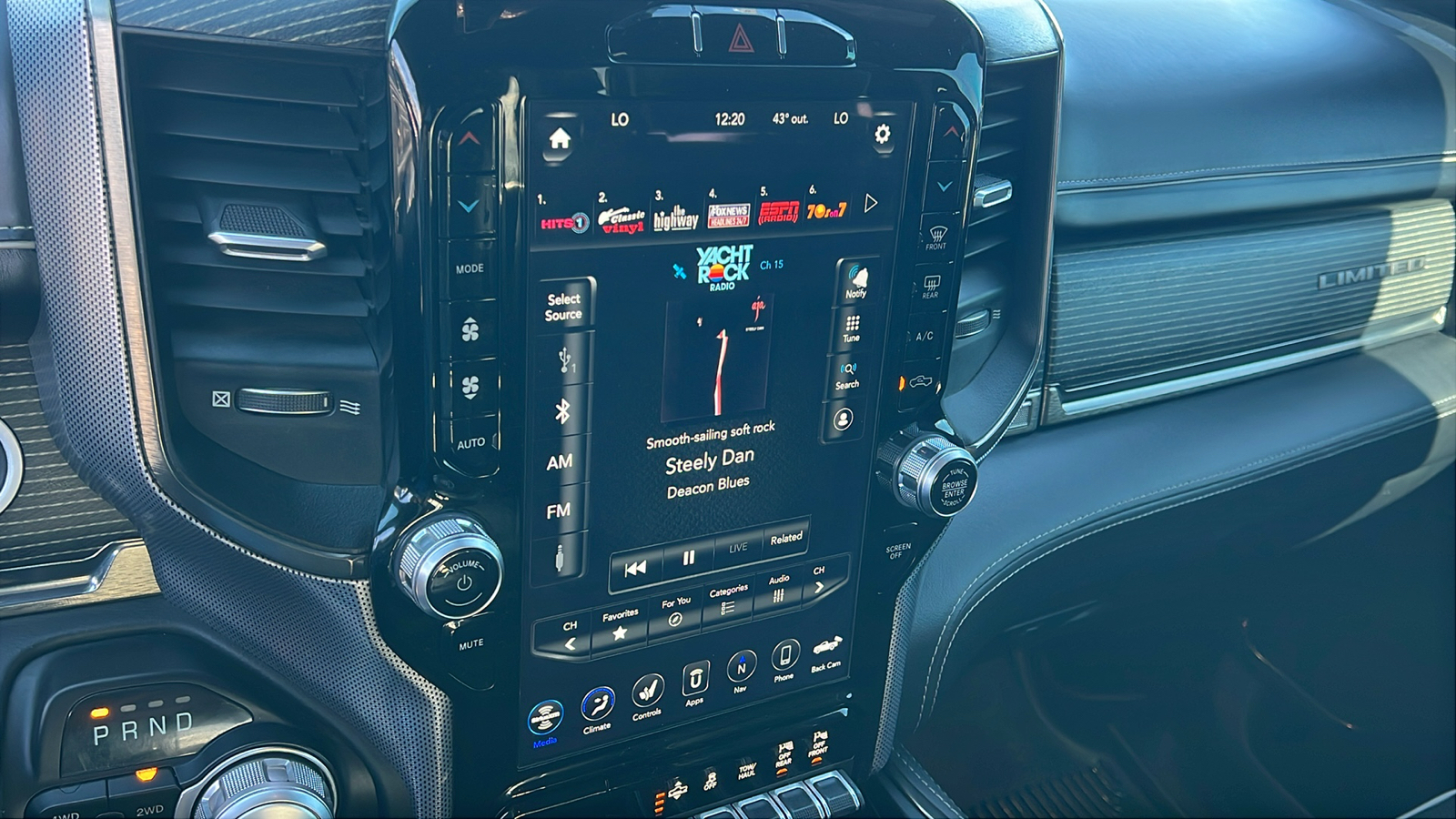
Task: Tap the Home icon at top left
Action: click(x=560, y=136)
